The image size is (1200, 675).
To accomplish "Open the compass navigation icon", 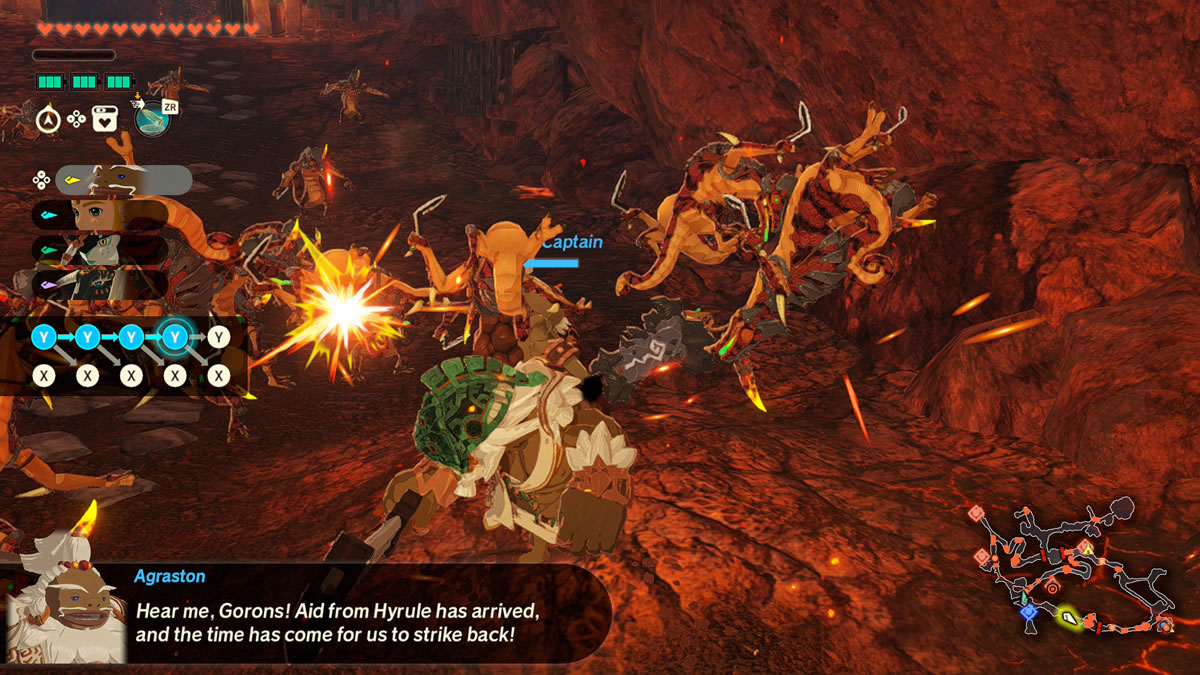I will click(x=47, y=120).
